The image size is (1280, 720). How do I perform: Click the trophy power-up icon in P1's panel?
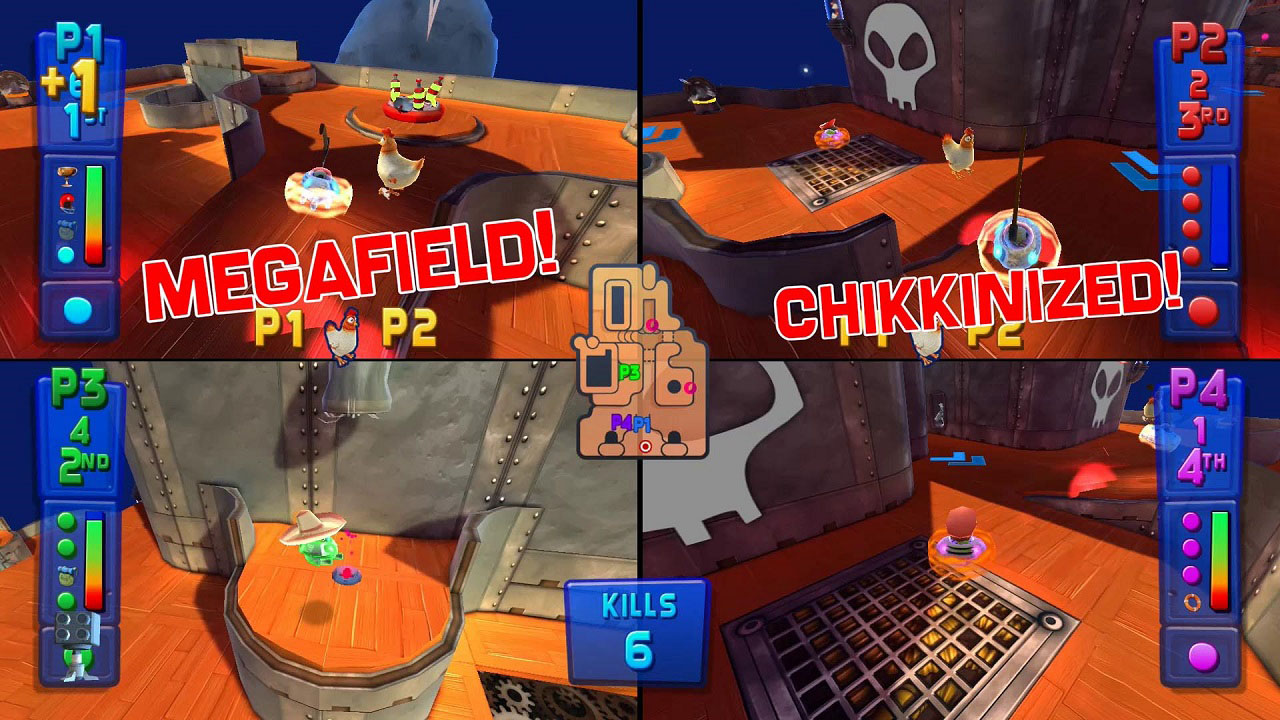point(67,175)
